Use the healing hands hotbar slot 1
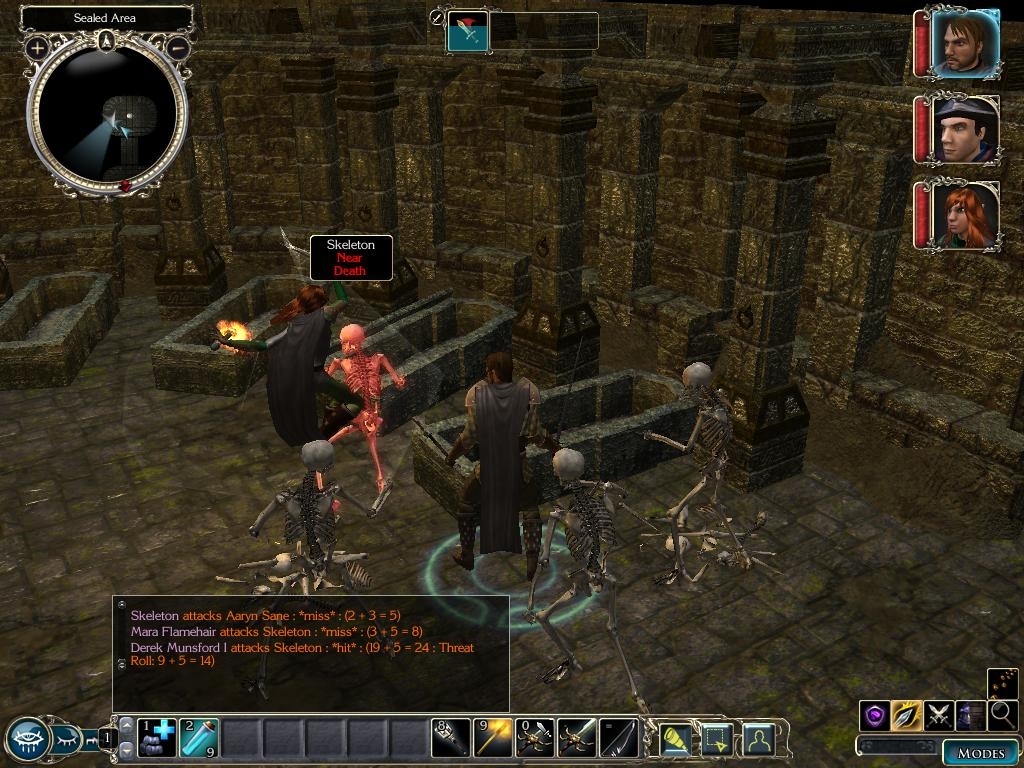The height and width of the screenshot is (768, 1024). click(x=155, y=738)
